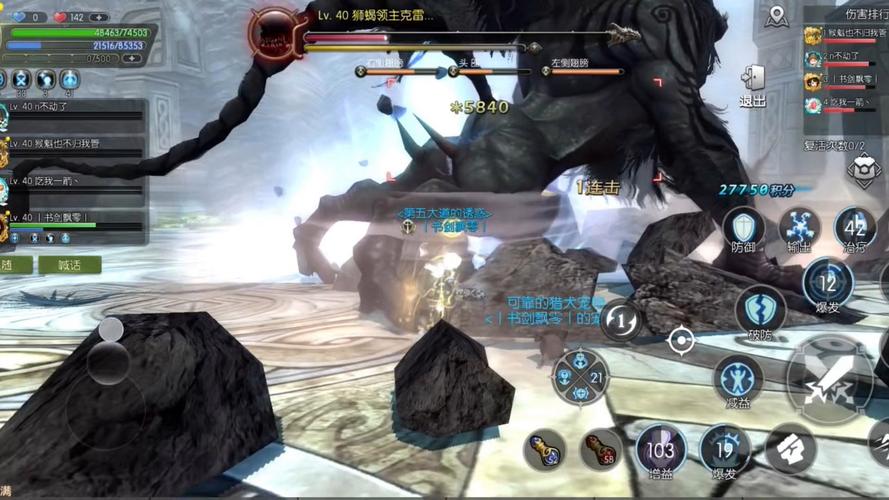Use the 治疗 healing skill
Image resolution: width=889 pixels, height=500 pixels.
point(855,229)
